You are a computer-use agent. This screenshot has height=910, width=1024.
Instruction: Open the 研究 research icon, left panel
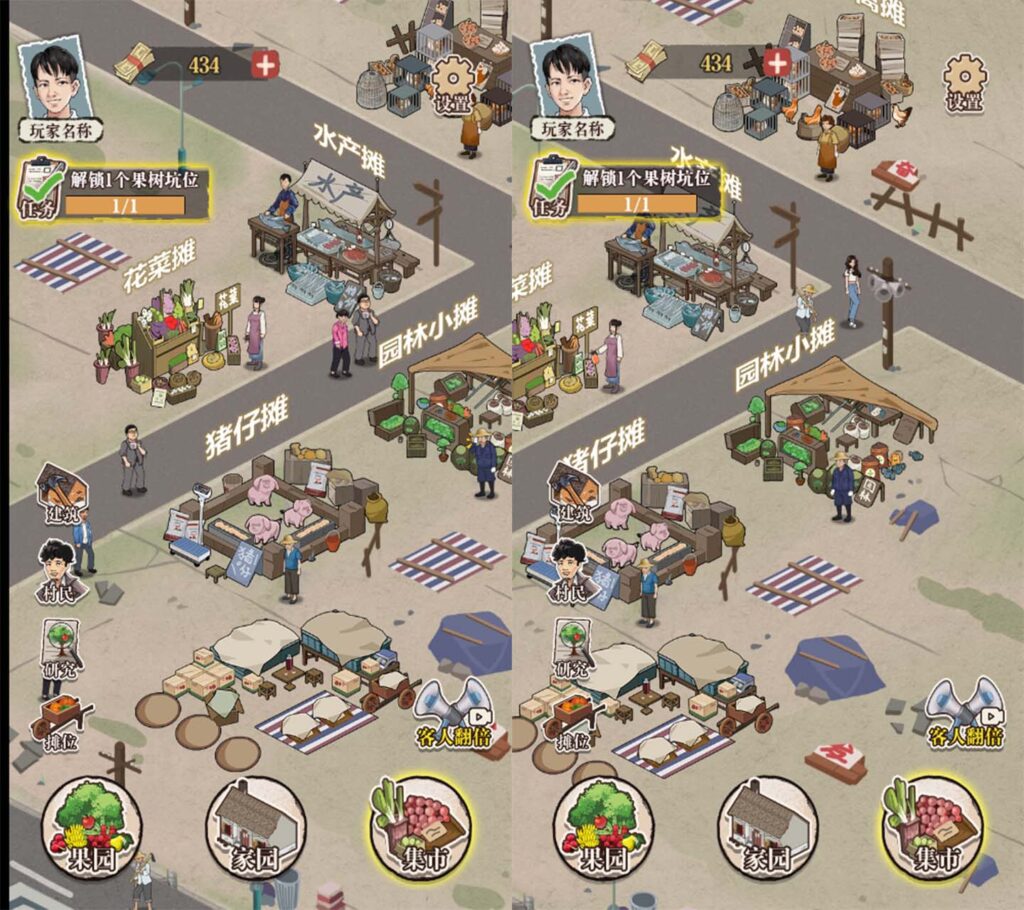(x=60, y=647)
